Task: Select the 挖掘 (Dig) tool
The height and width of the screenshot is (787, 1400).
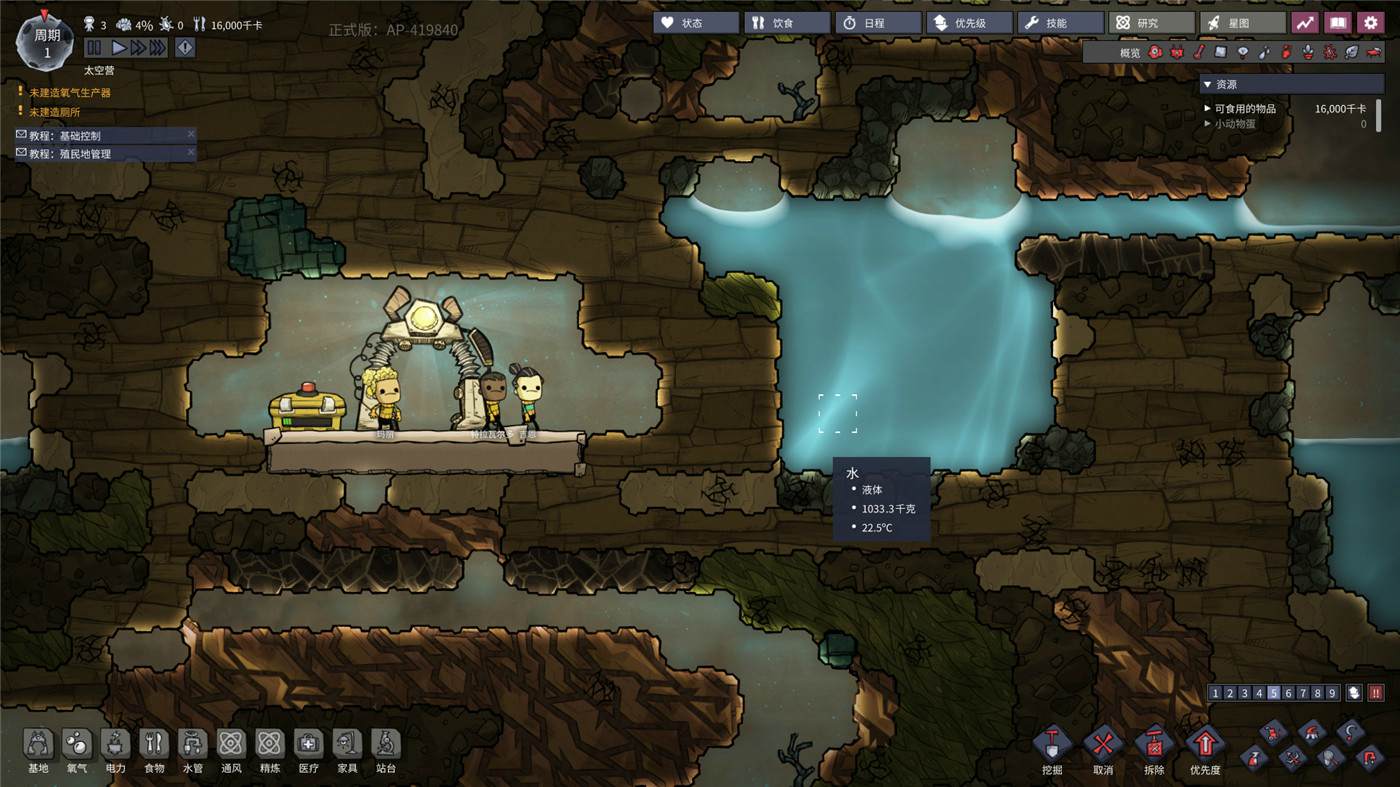Action: point(1052,745)
